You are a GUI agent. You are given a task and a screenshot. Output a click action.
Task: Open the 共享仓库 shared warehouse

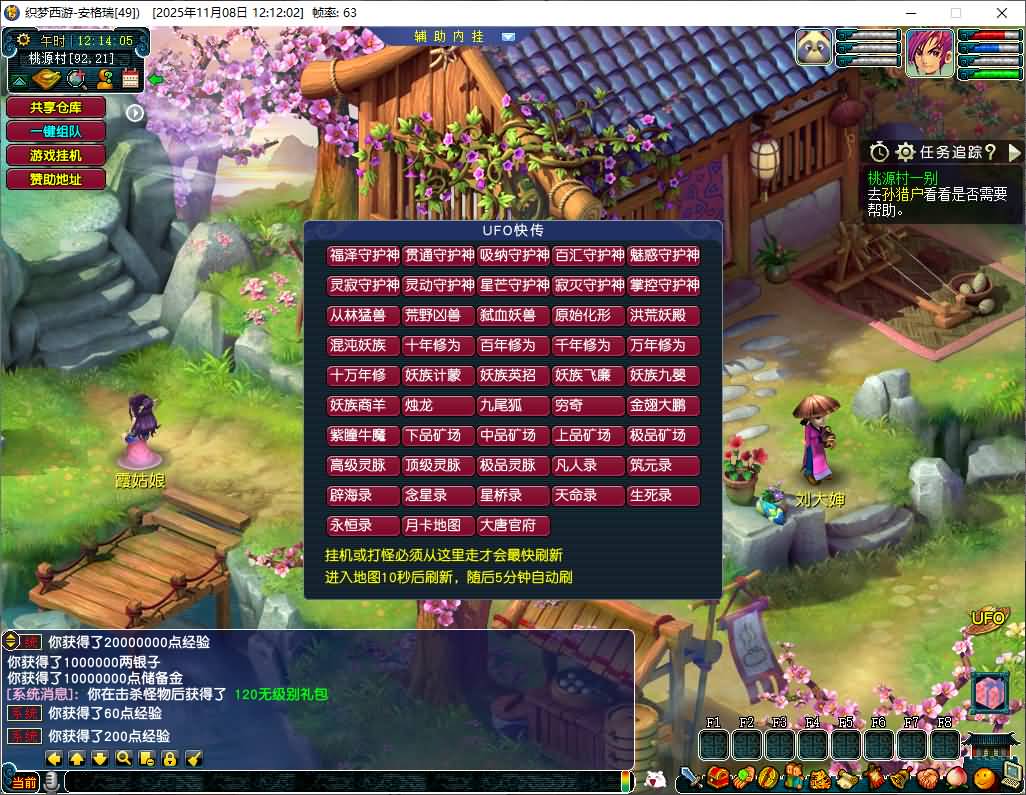(x=56, y=107)
